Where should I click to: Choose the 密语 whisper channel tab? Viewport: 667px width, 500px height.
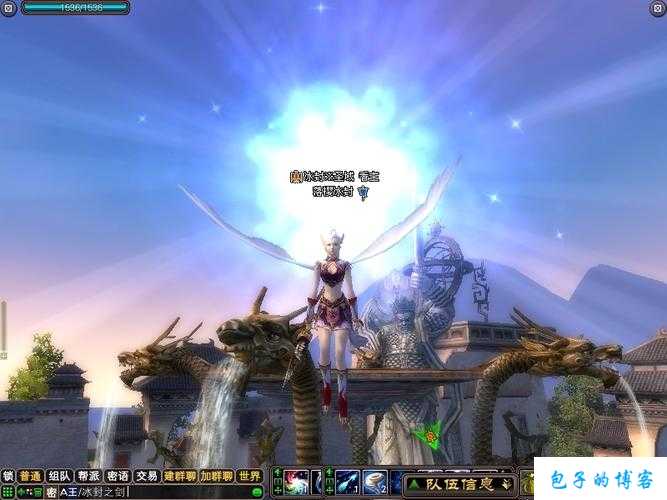pos(118,476)
